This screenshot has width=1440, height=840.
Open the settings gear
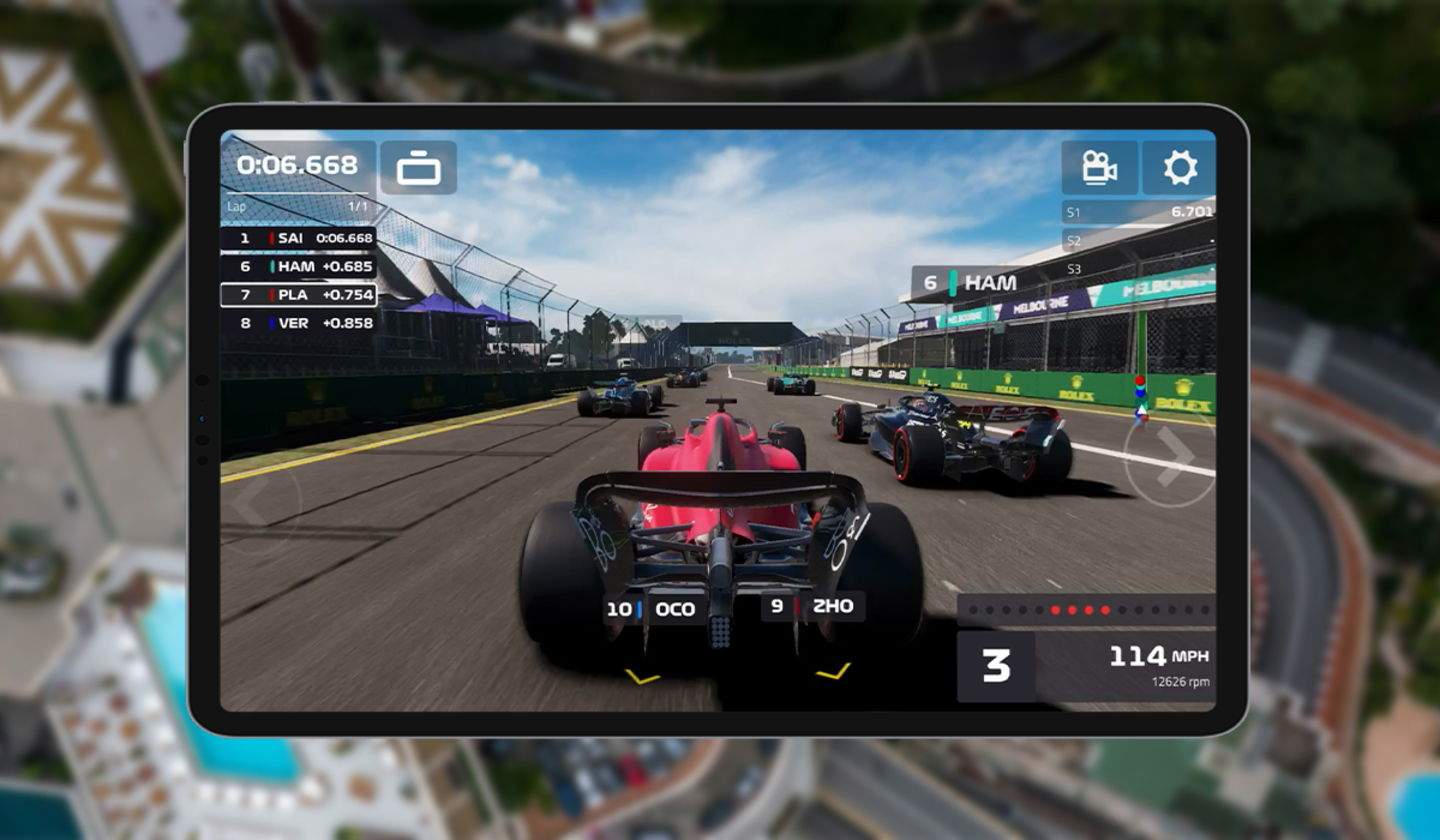(x=1180, y=168)
